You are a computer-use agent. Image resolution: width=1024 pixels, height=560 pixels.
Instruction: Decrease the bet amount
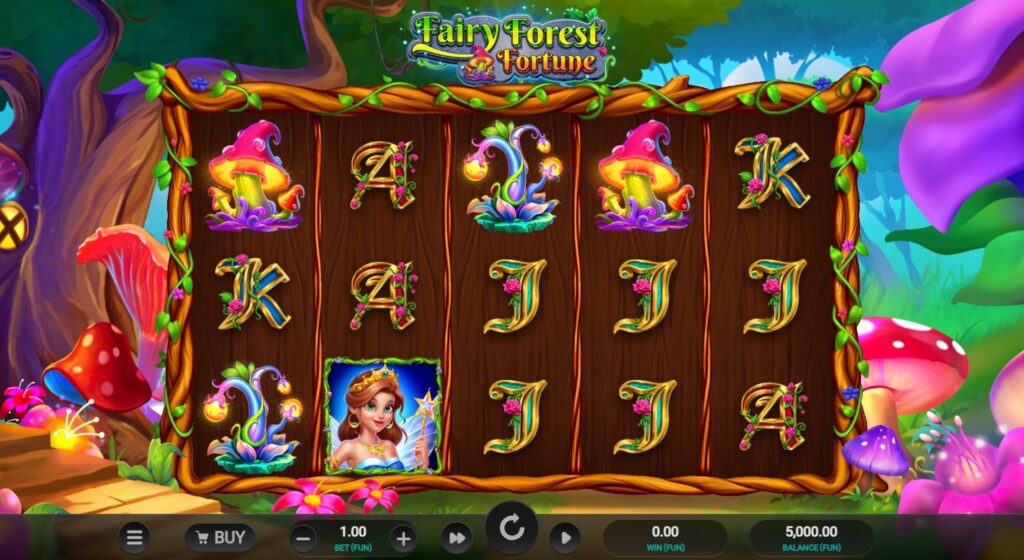(305, 538)
